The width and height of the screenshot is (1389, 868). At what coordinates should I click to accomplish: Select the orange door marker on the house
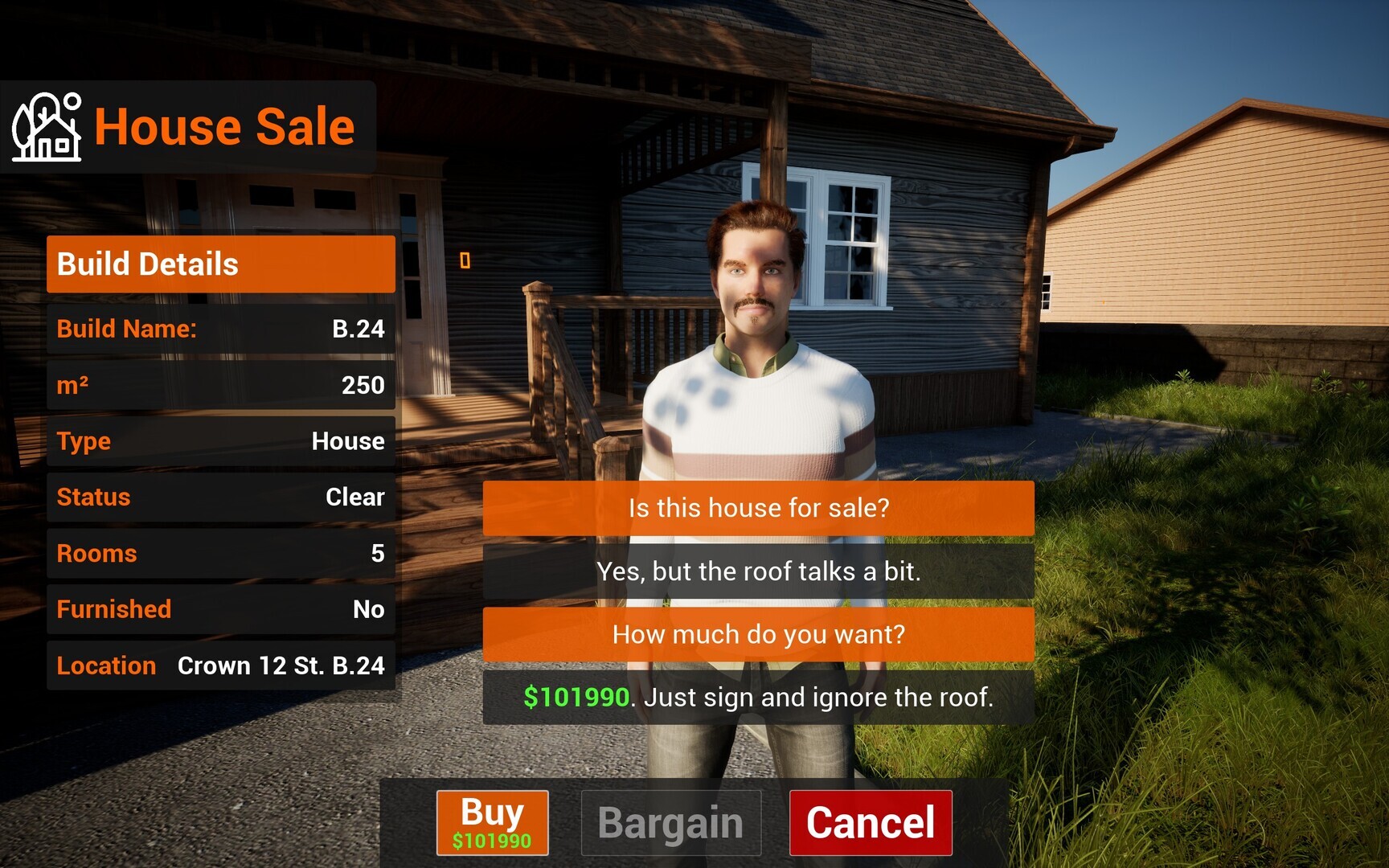click(466, 259)
